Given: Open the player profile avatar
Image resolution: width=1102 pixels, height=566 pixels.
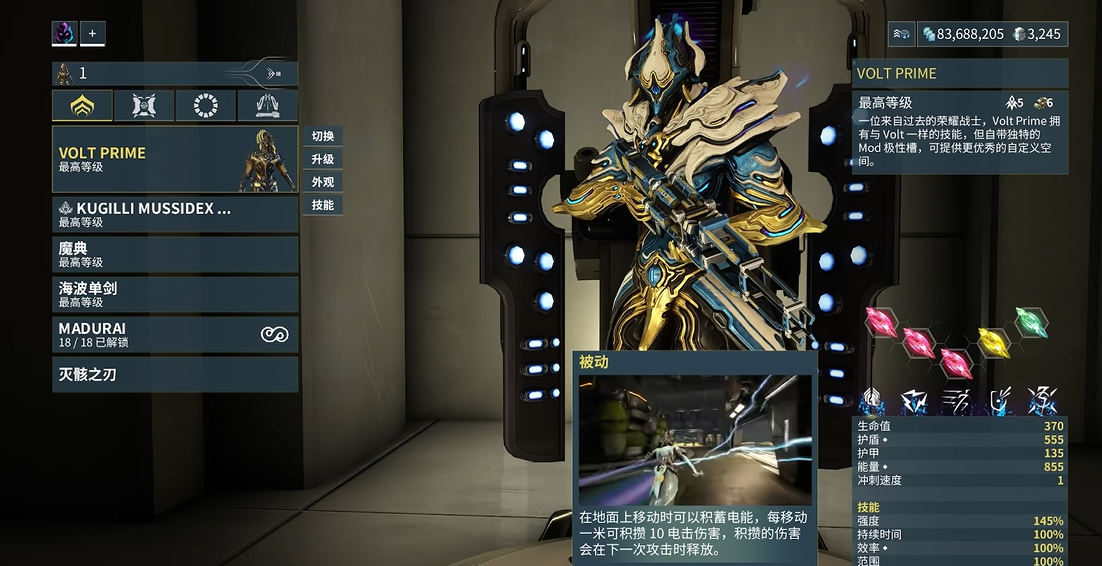Looking at the screenshot, I should pyautogui.click(x=64, y=33).
